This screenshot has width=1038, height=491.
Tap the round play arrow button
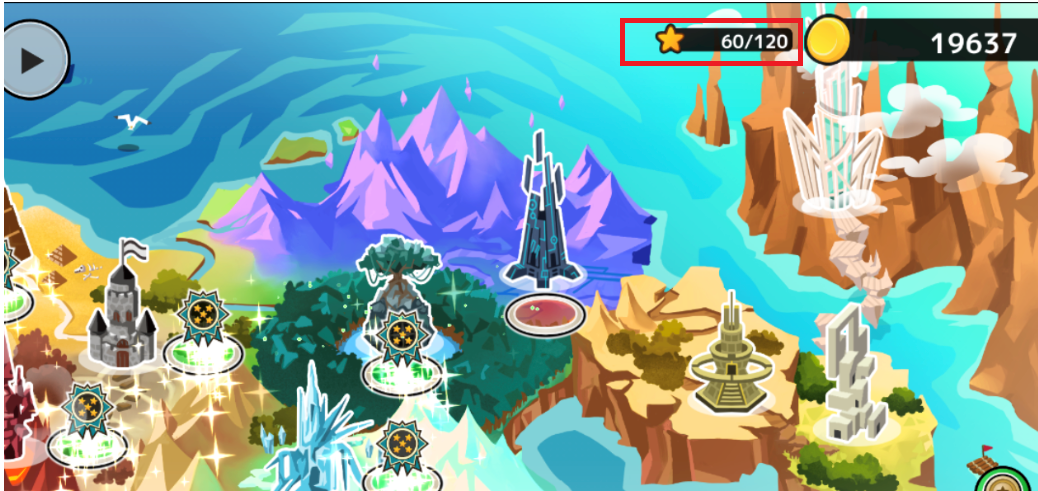coord(33,59)
